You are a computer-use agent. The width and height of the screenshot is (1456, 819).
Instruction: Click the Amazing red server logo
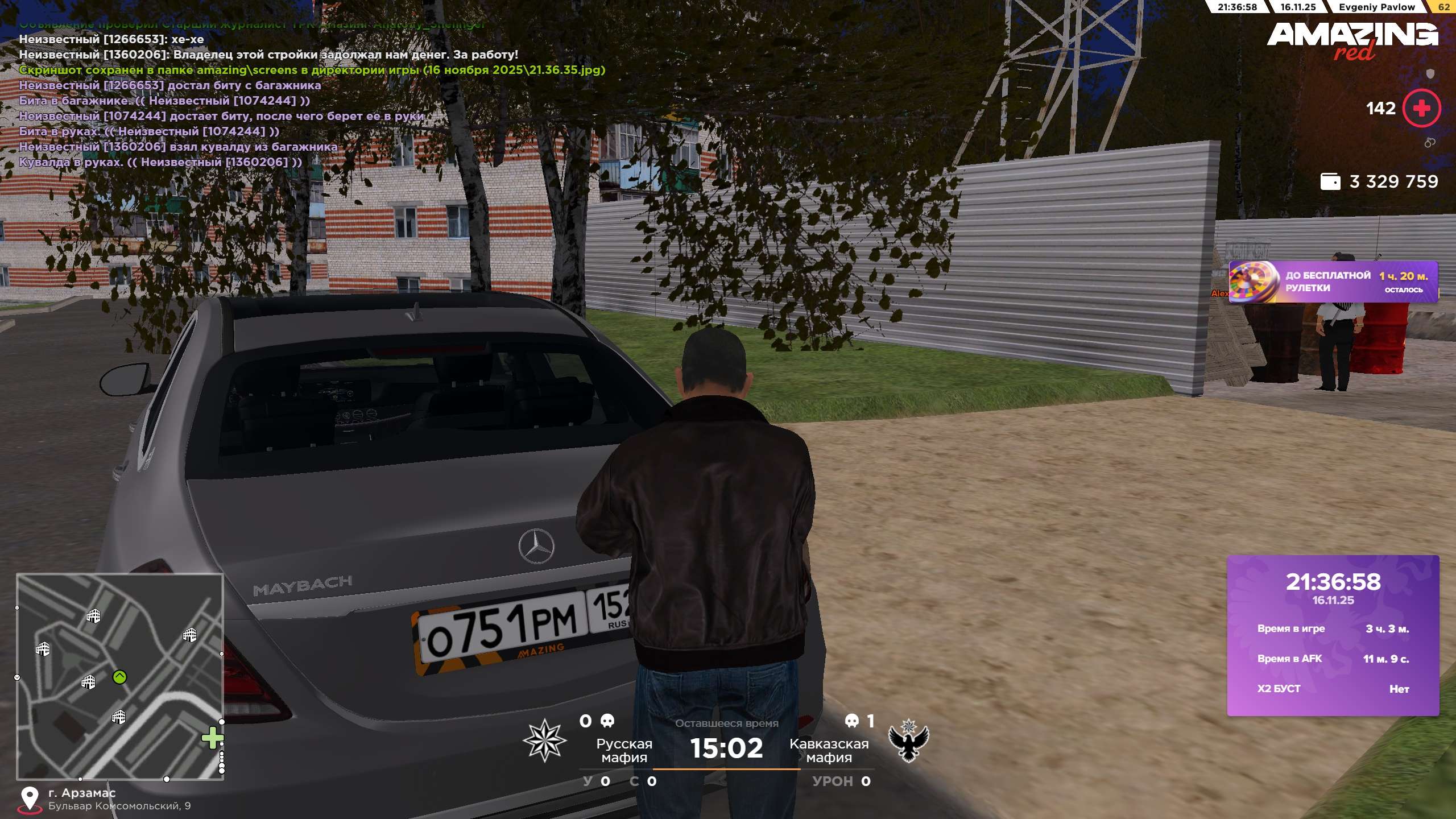coord(1352,40)
